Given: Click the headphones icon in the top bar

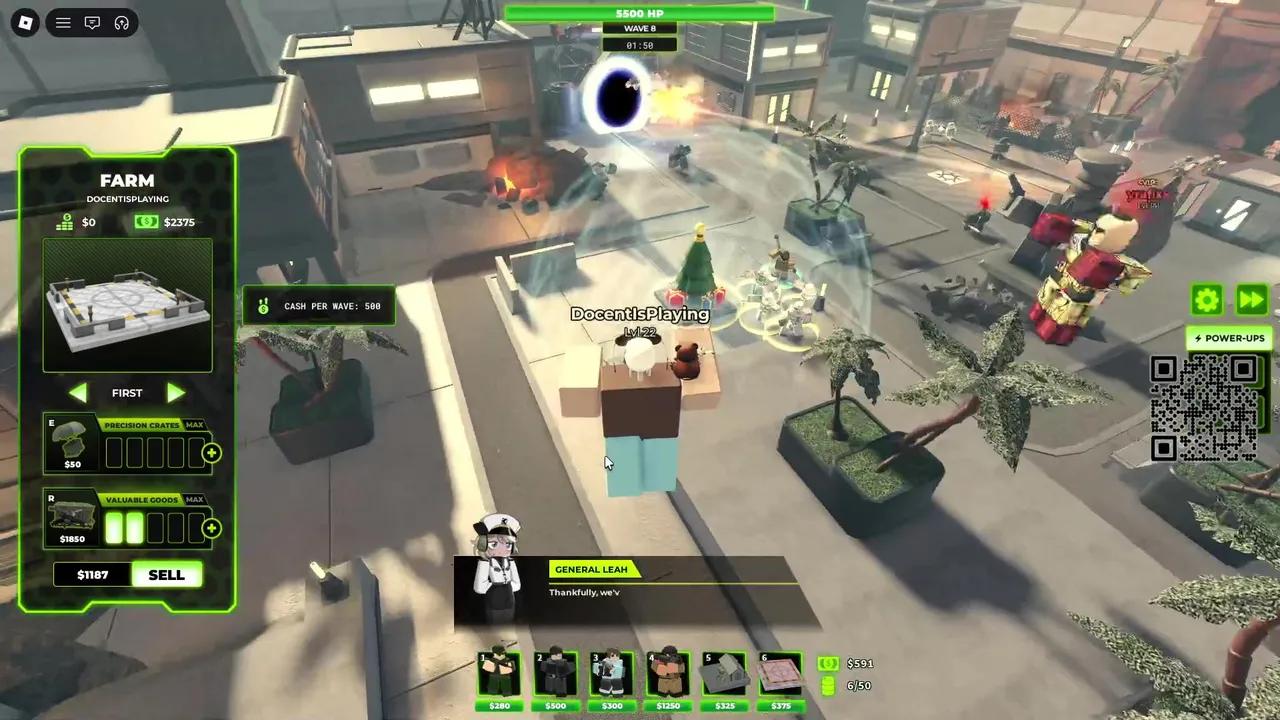Looking at the screenshot, I should coord(121,22).
